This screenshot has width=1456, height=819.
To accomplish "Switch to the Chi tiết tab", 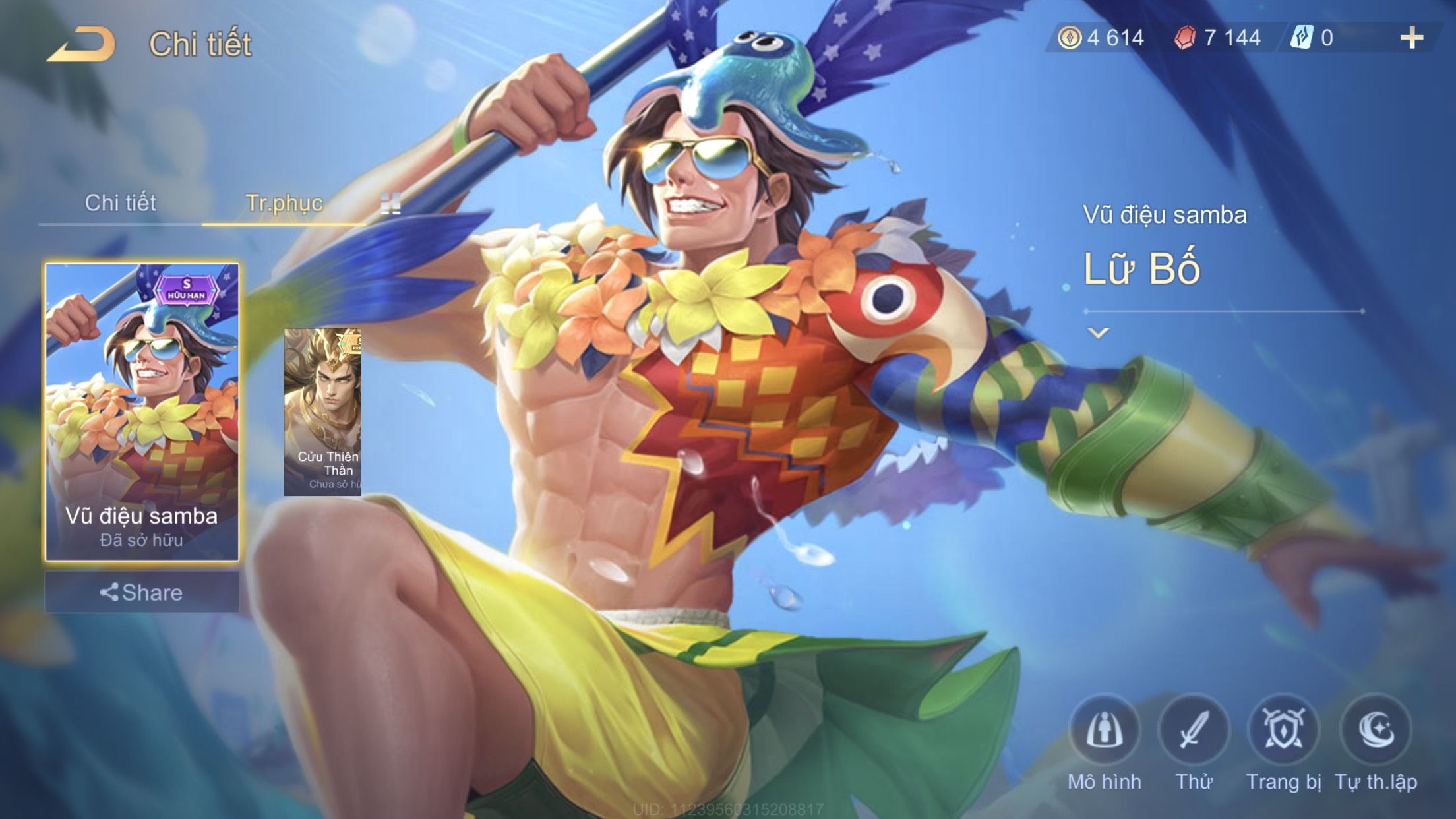I will pos(120,203).
